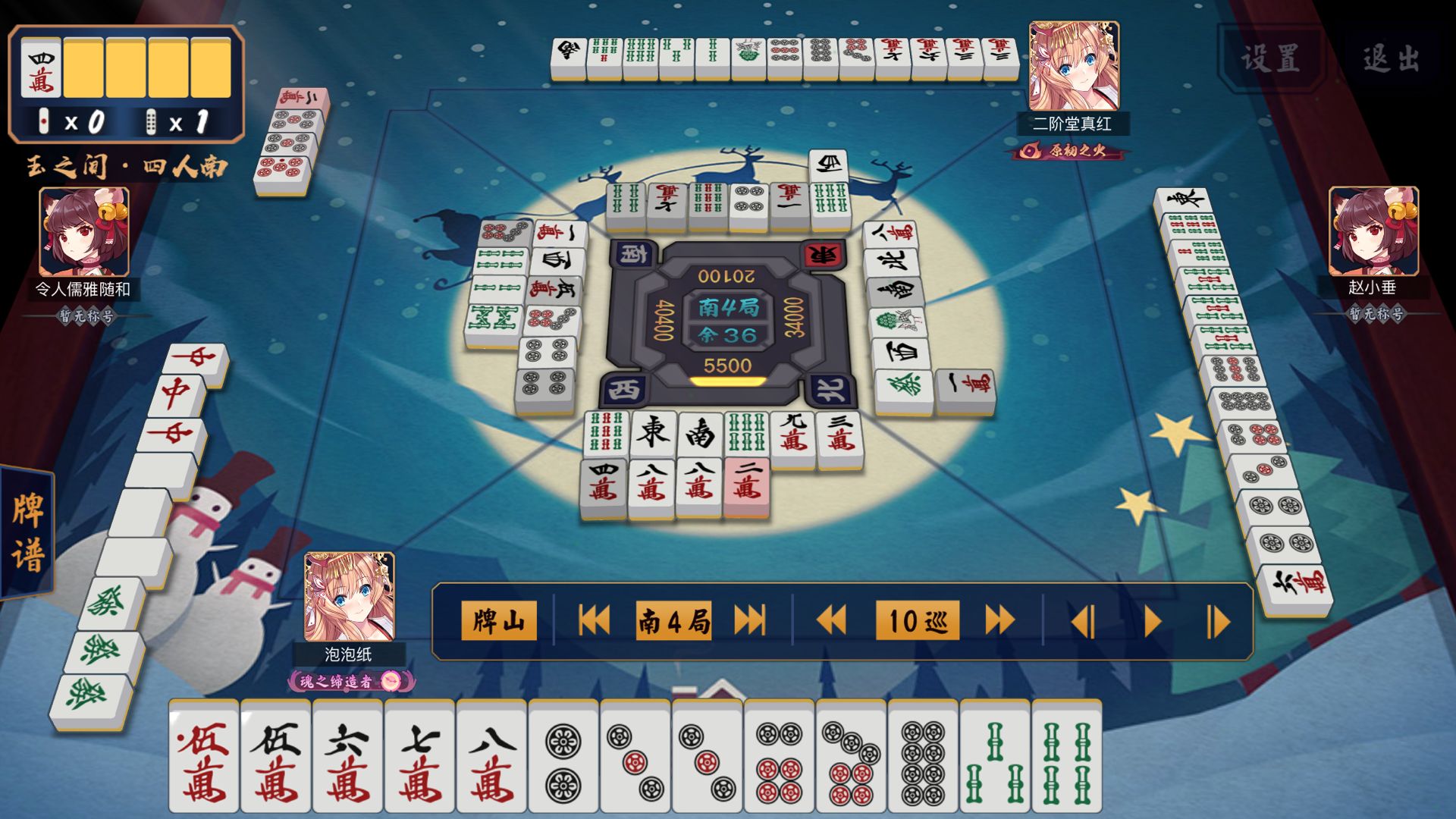The image size is (1456, 819).
Task: Jump to the previous round
Action: click(x=594, y=621)
